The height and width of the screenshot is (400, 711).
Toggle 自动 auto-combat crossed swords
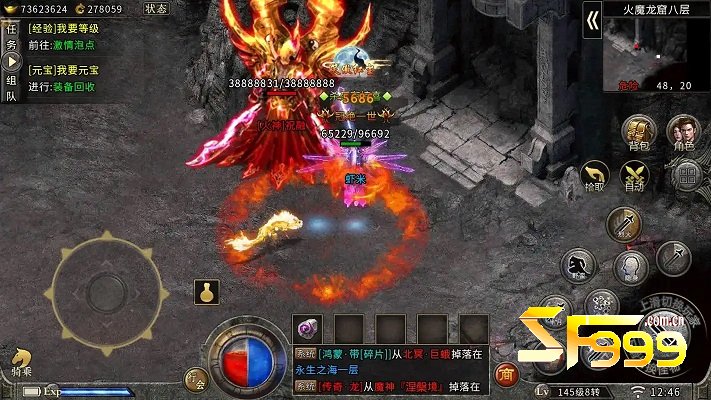click(x=634, y=177)
